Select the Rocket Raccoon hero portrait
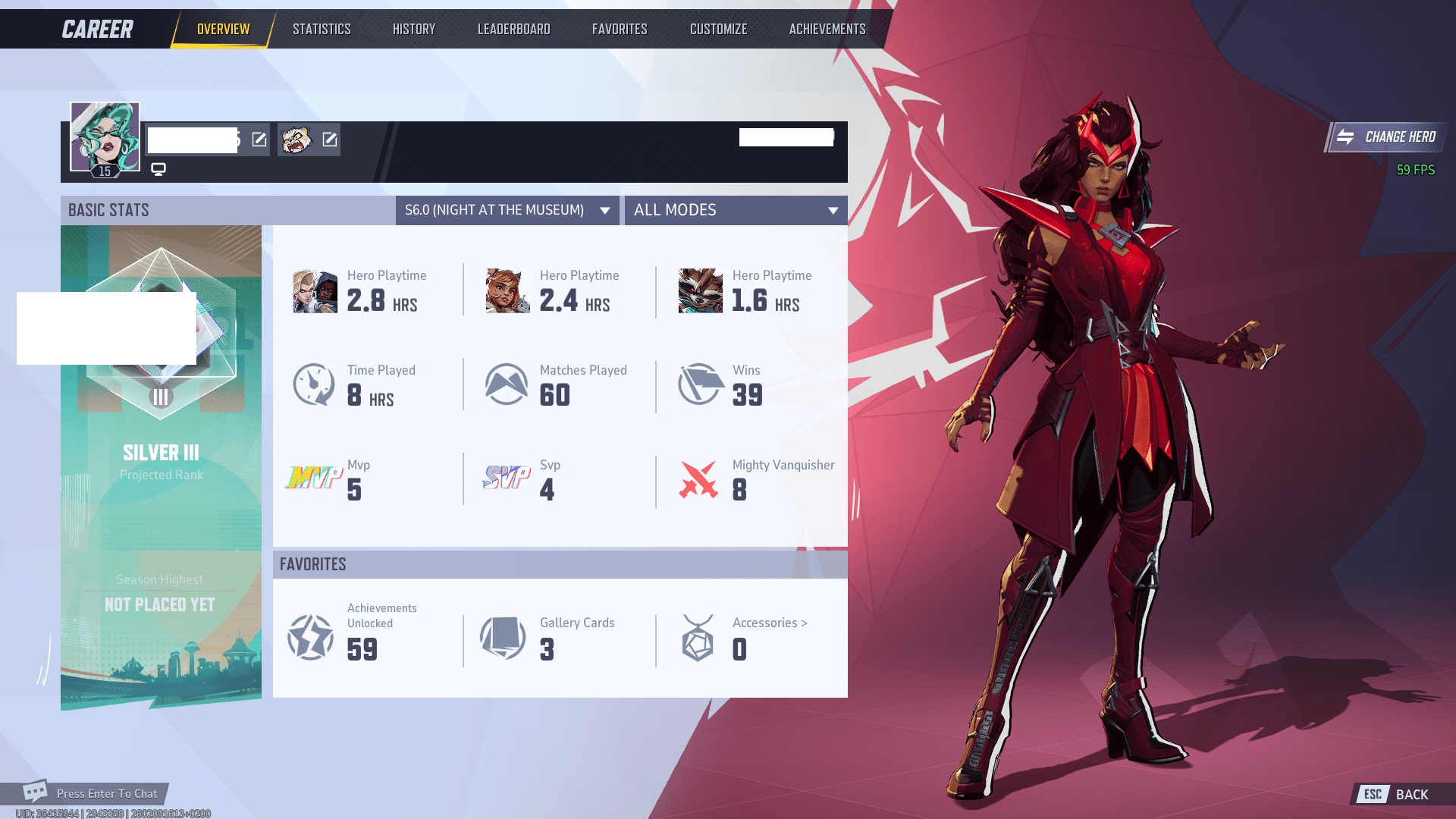This screenshot has width=1456, height=819. 699,290
